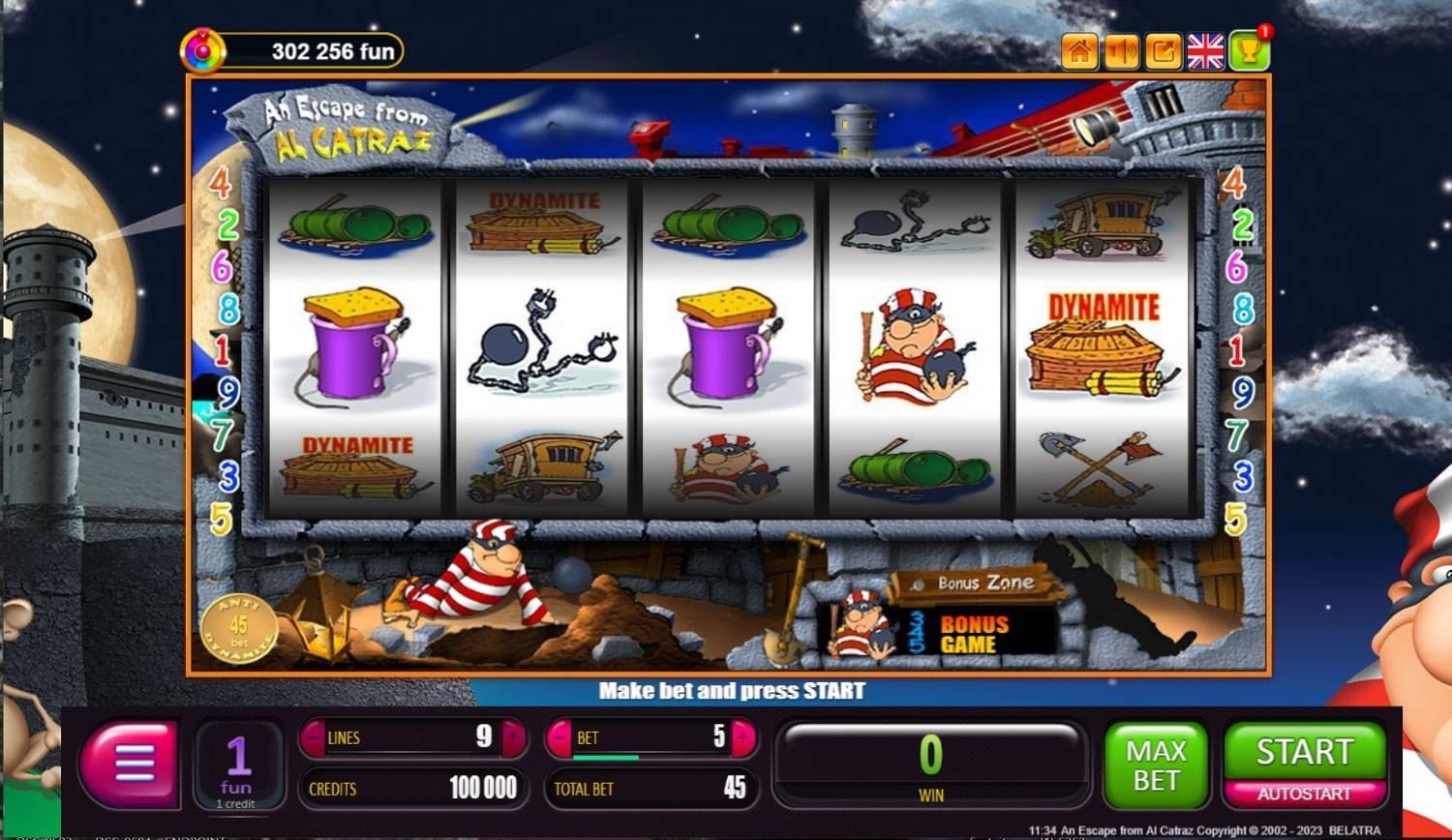Change language via the UK flag
The image size is (1452, 840).
tap(1205, 52)
